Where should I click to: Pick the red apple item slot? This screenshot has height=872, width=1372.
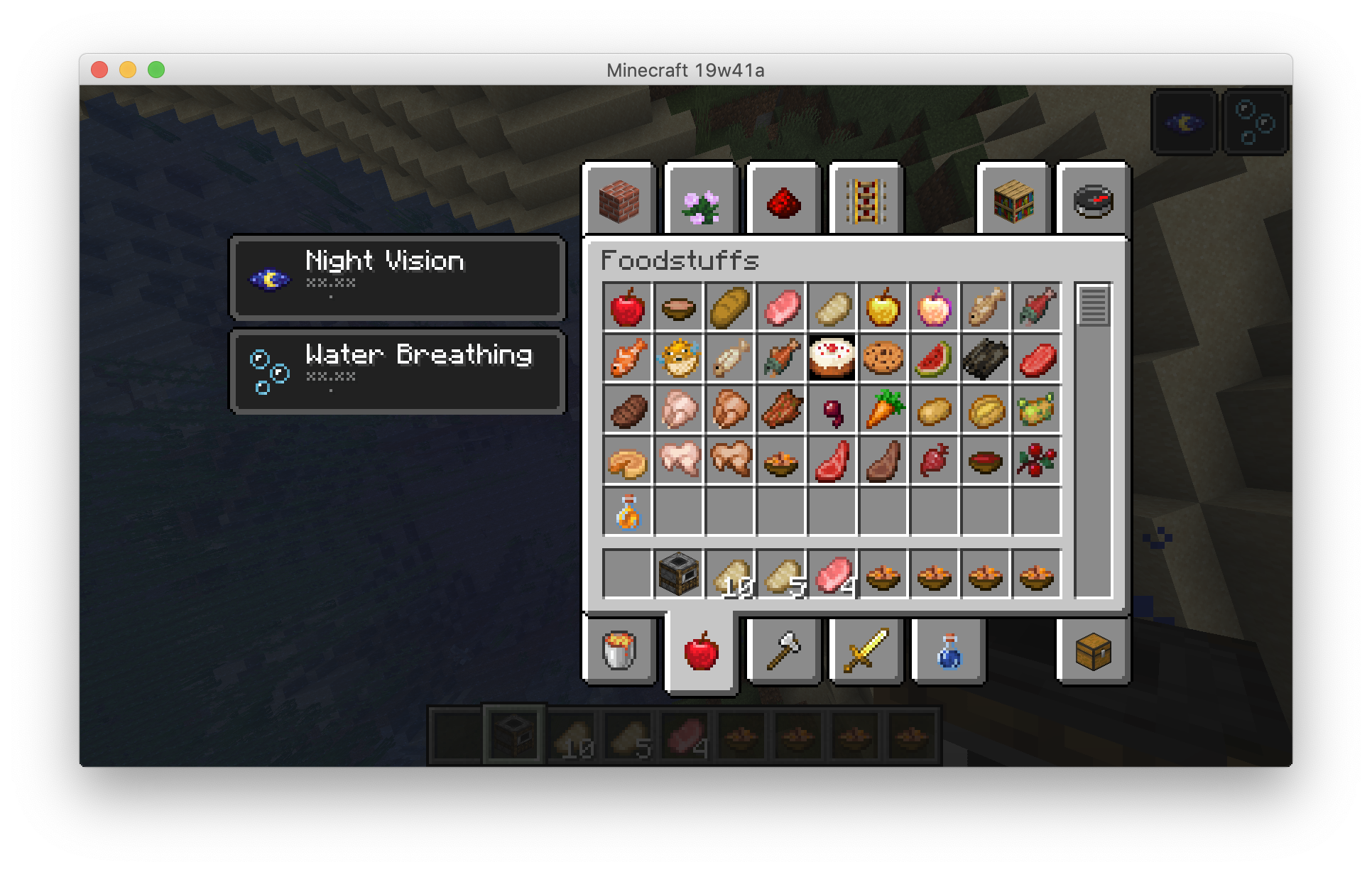click(x=627, y=307)
